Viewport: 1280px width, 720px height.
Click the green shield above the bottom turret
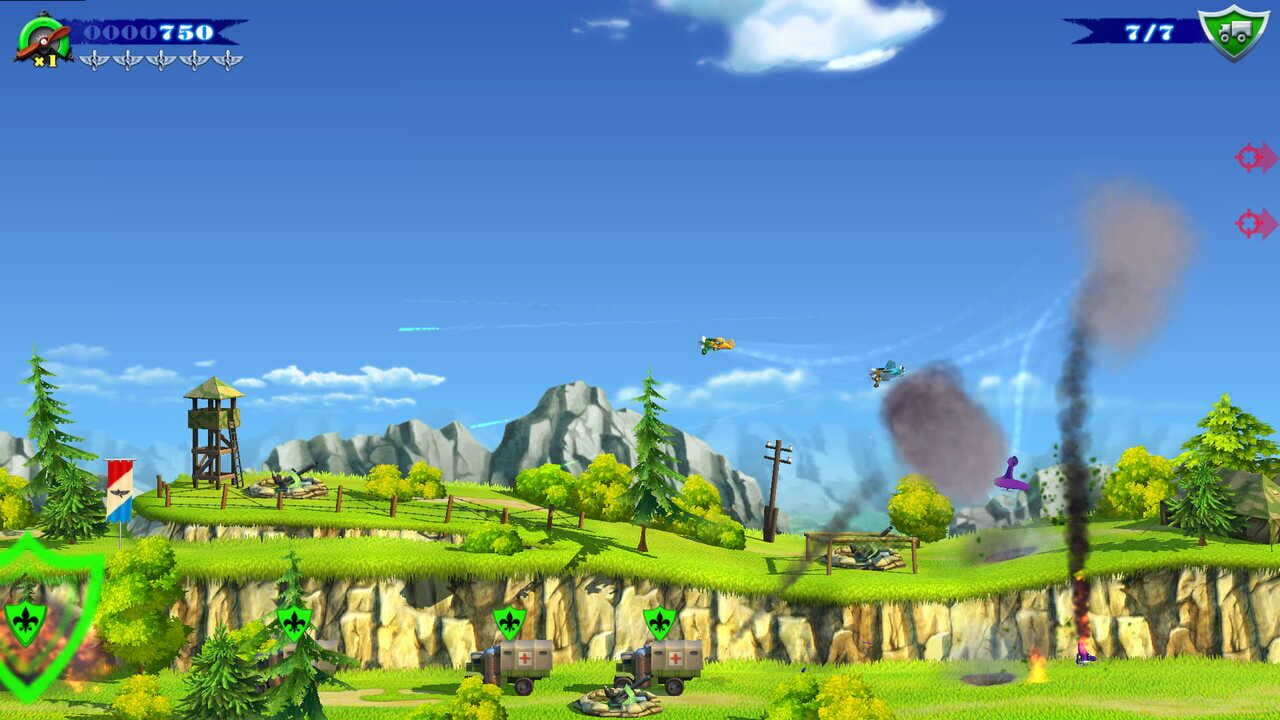[x=658, y=621]
